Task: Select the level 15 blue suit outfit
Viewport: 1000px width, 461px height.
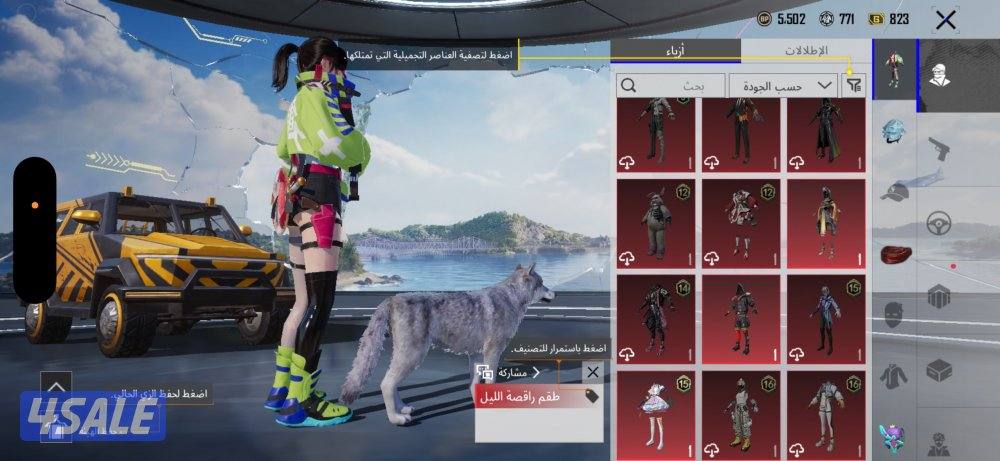Action: 826,316
